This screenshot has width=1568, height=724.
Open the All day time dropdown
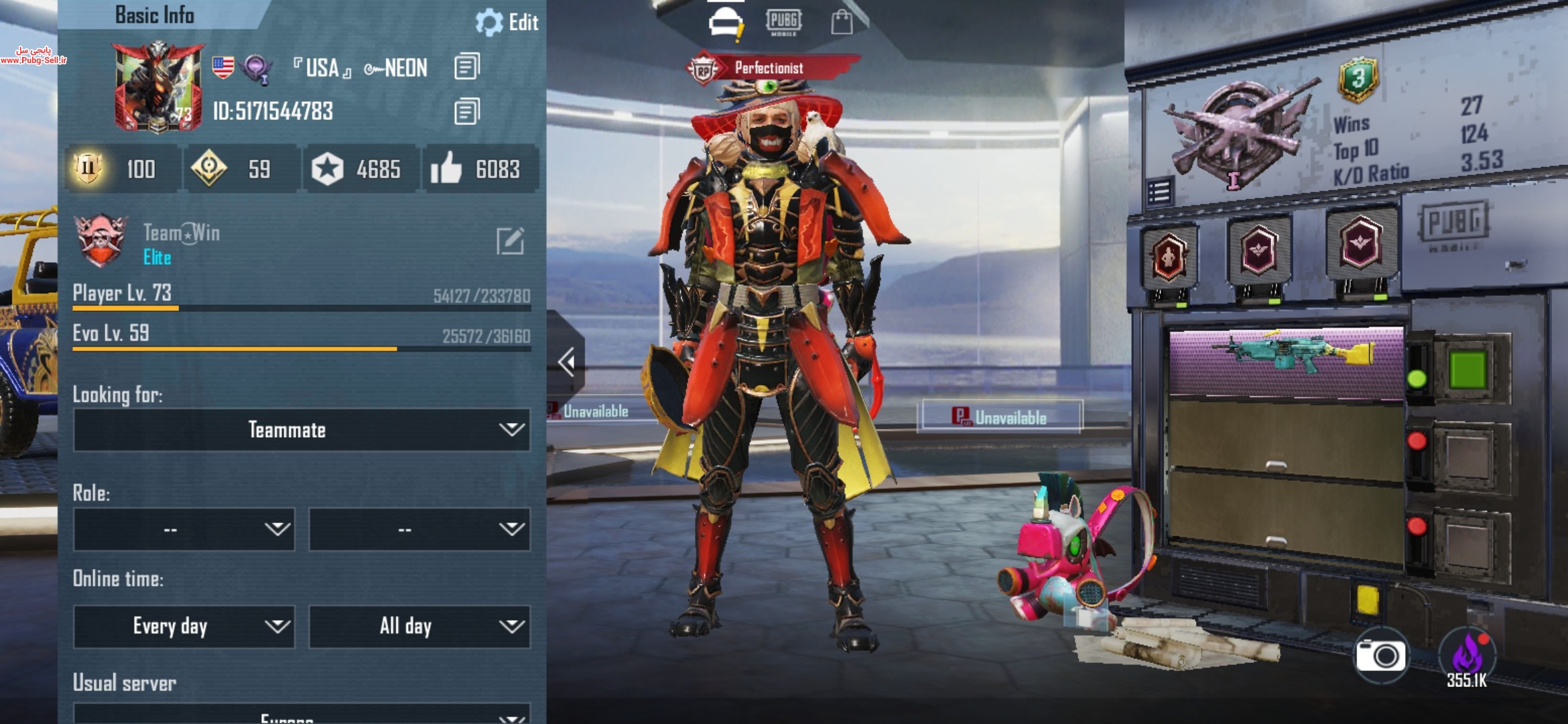tap(419, 626)
